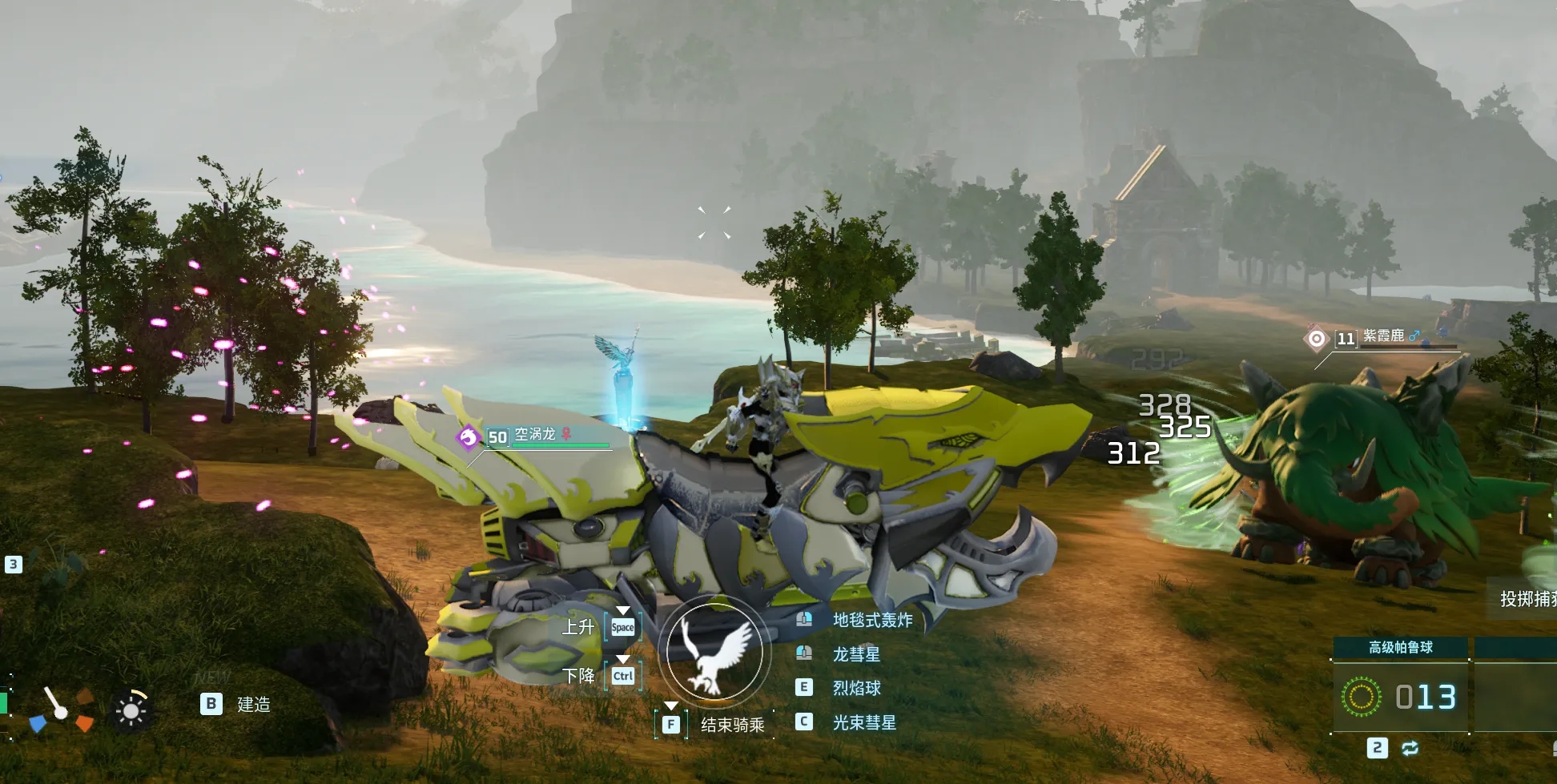Click the blue and orange compass dial icon
The width and height of the screenshot is (1557, 784).
[62, 710]
